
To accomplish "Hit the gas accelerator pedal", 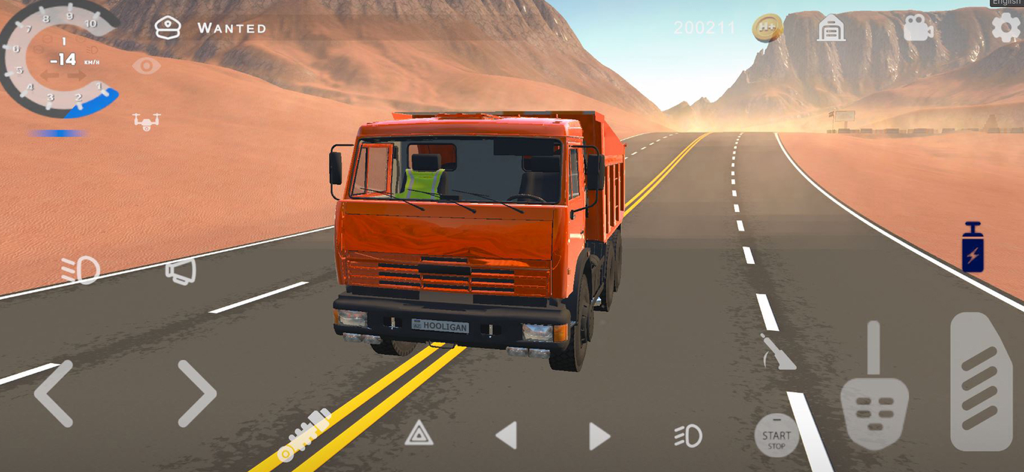I will pos(980,381).
